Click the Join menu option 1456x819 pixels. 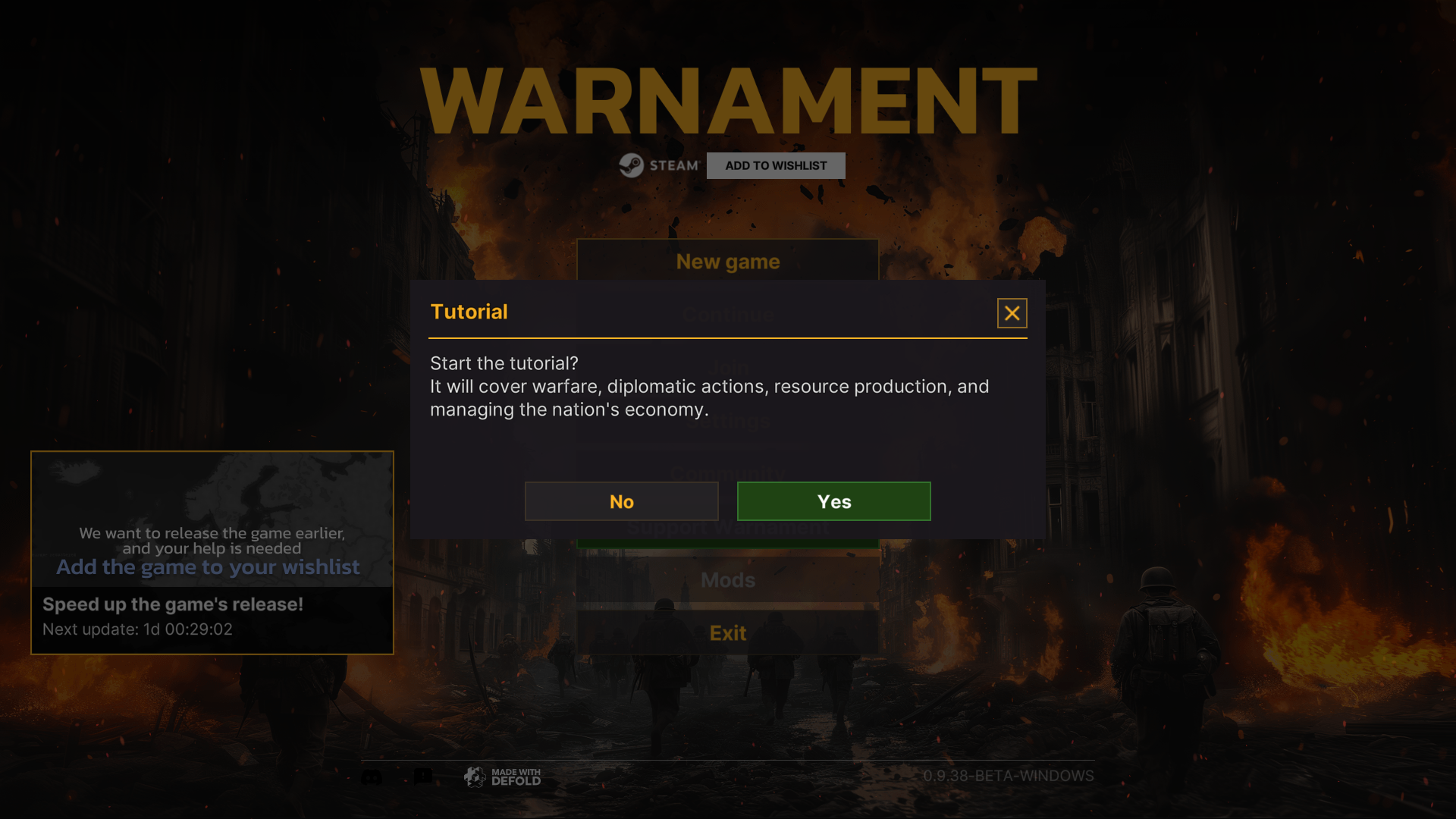tap(727, 367)
